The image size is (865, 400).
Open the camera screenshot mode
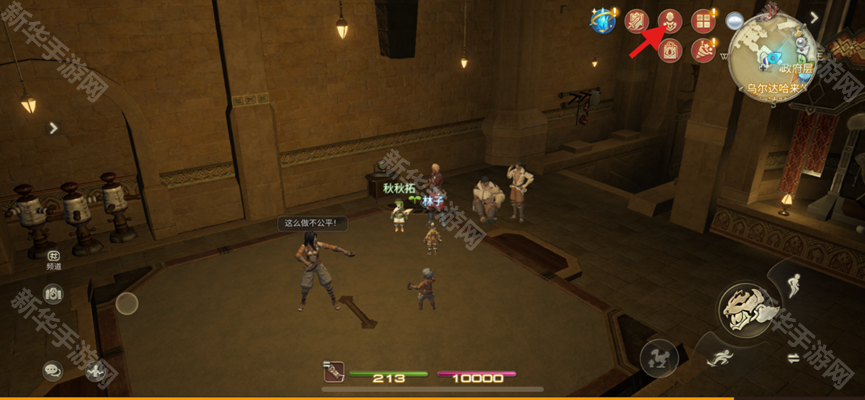(x=53, y=294)
